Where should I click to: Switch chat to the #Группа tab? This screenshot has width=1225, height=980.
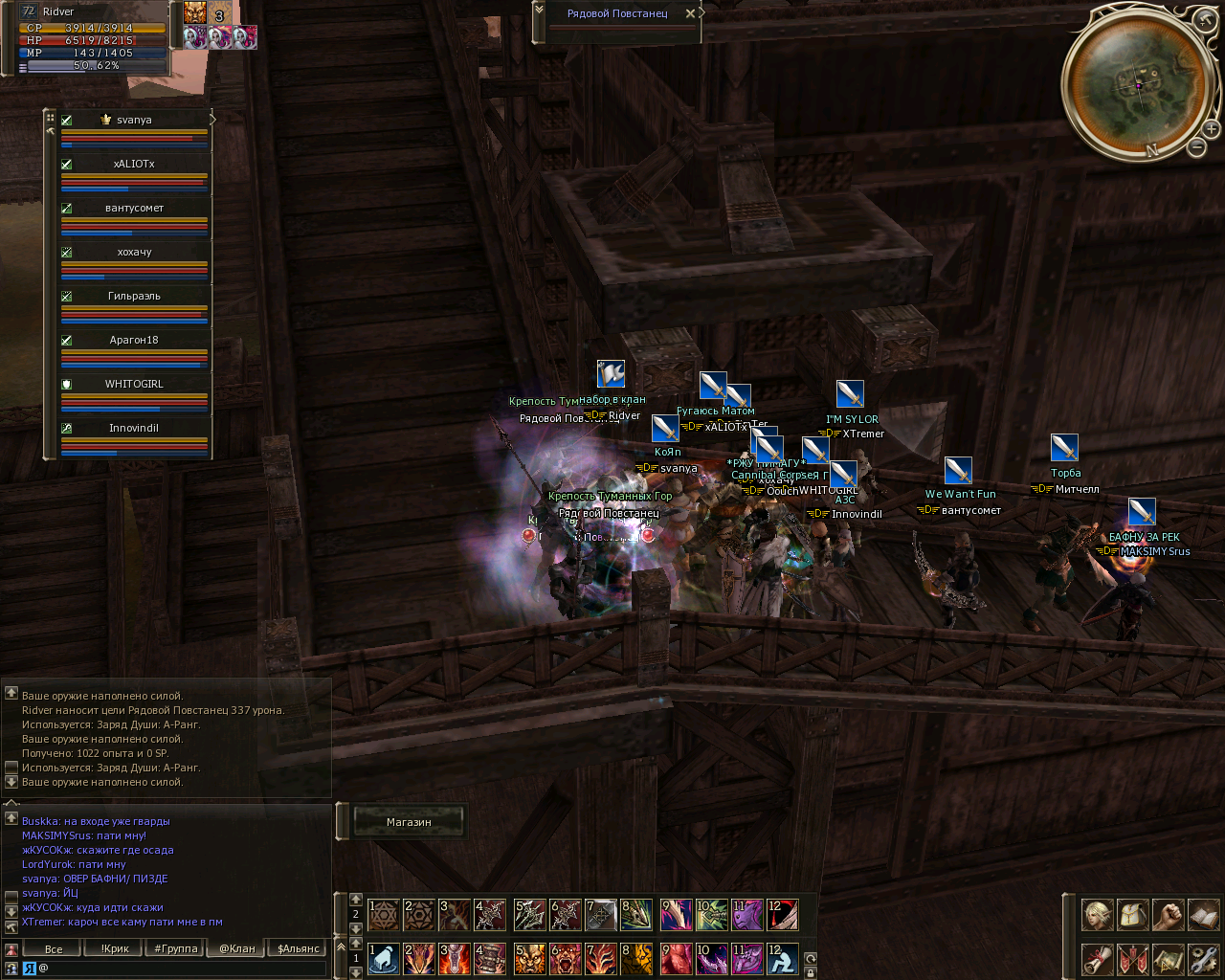tap(176, 948)
